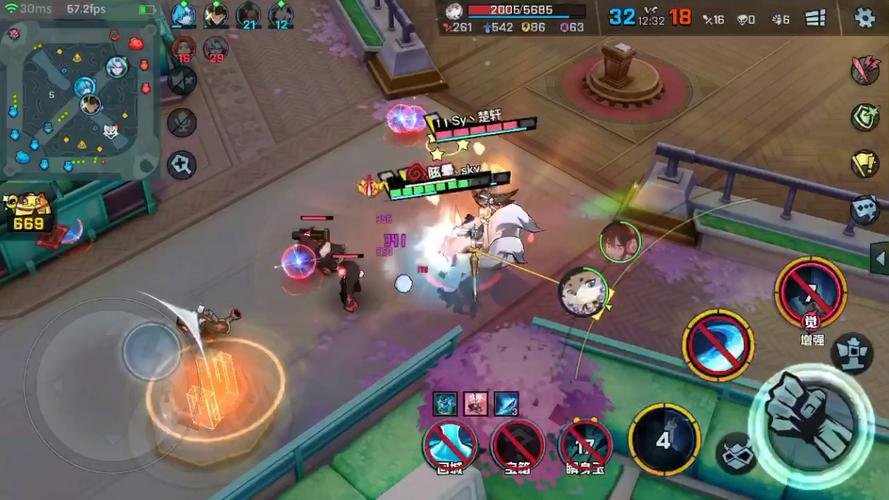Toggle the speaker mute button
Screen dimensions: 889x500
(x=182, y=80)
